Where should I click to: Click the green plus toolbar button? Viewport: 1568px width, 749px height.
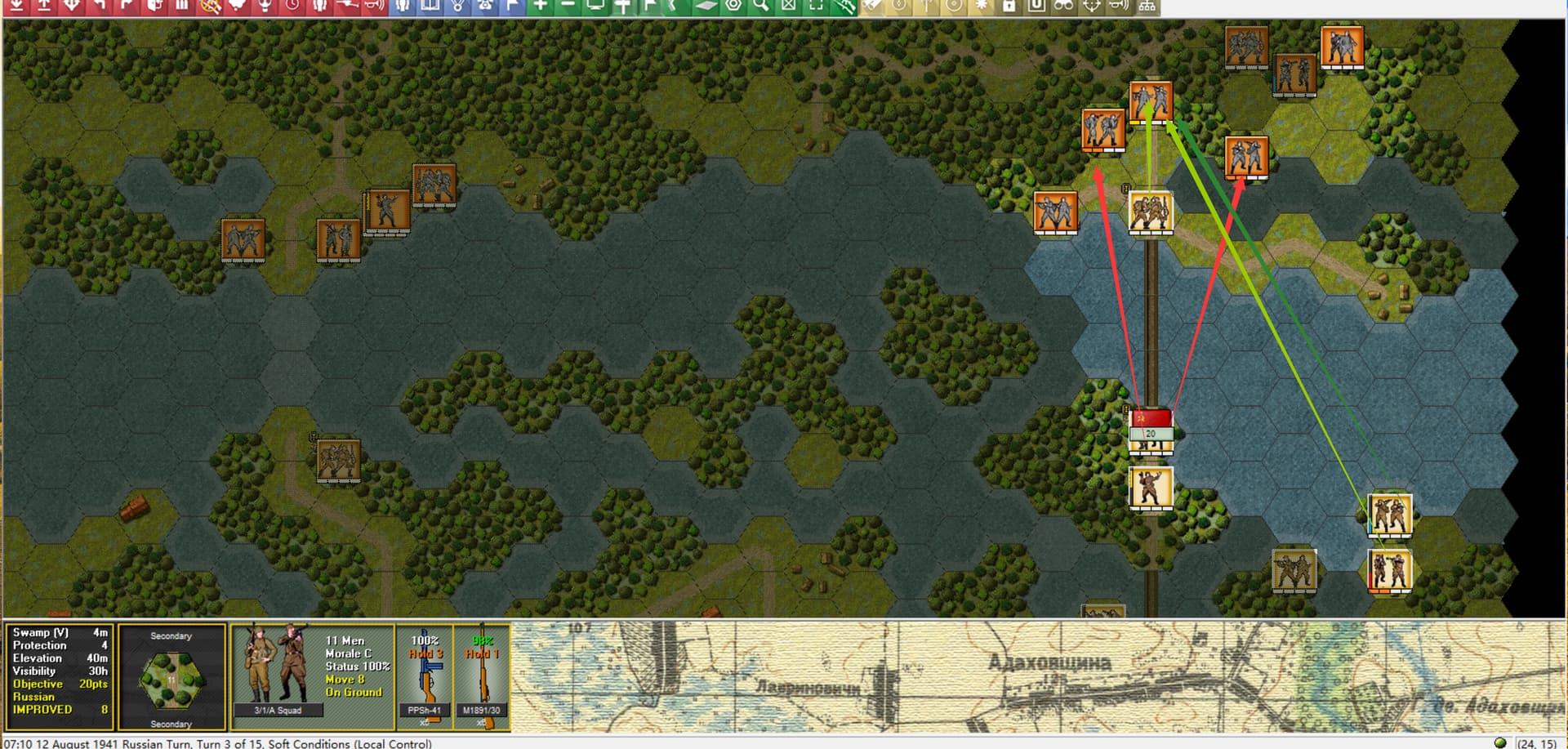pyautogui.click(x=540, y=7)
